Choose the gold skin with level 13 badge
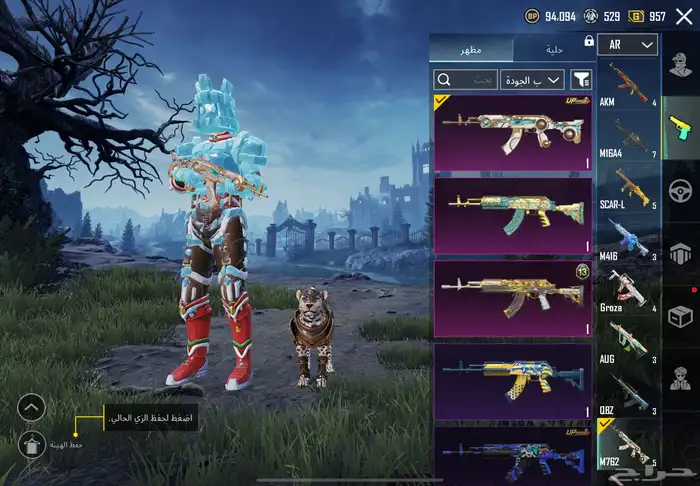The image size is (700, 486). click(513, 297)
